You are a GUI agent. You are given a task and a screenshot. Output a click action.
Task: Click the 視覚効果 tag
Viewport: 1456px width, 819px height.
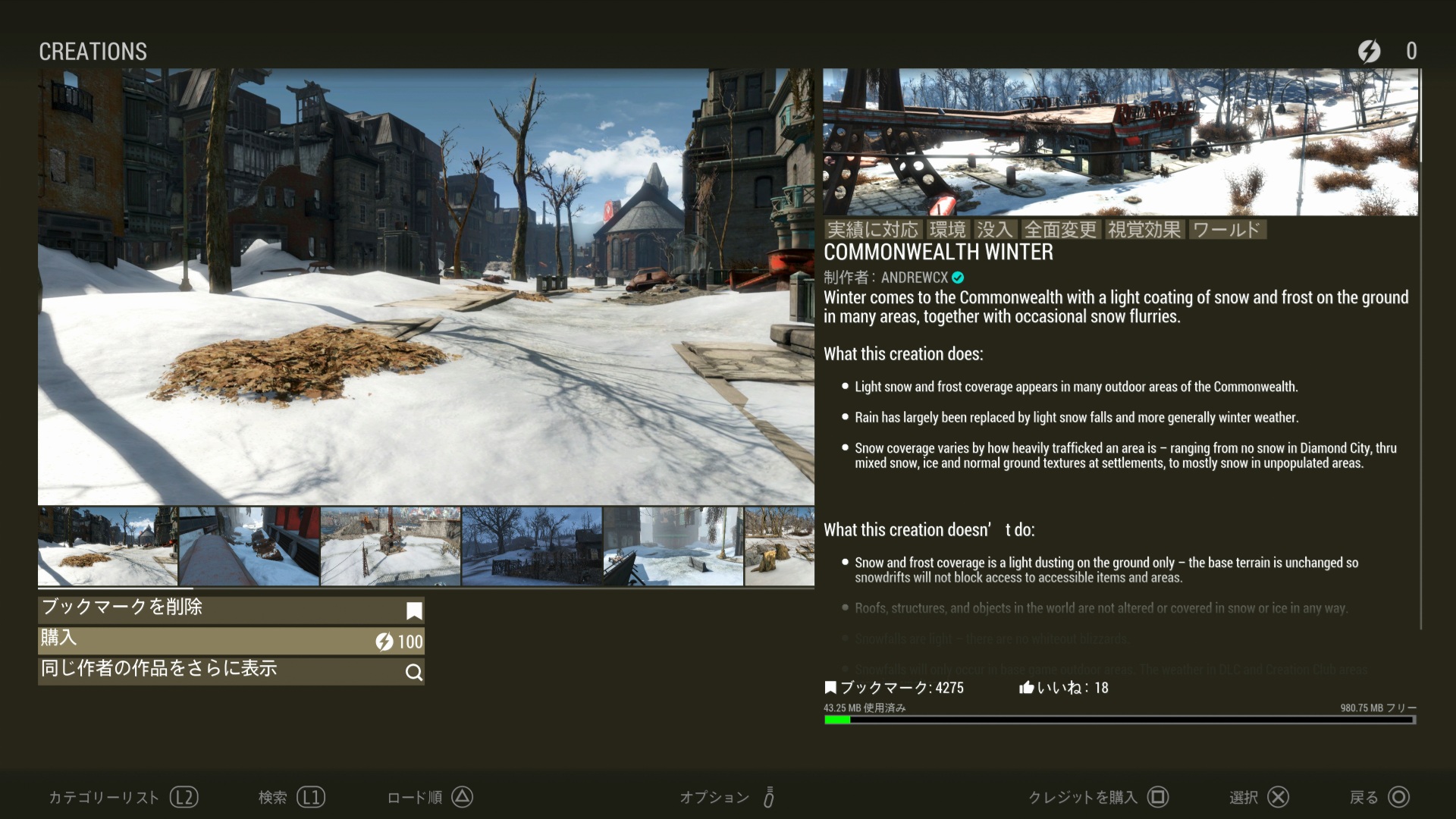pos(1144,230)
